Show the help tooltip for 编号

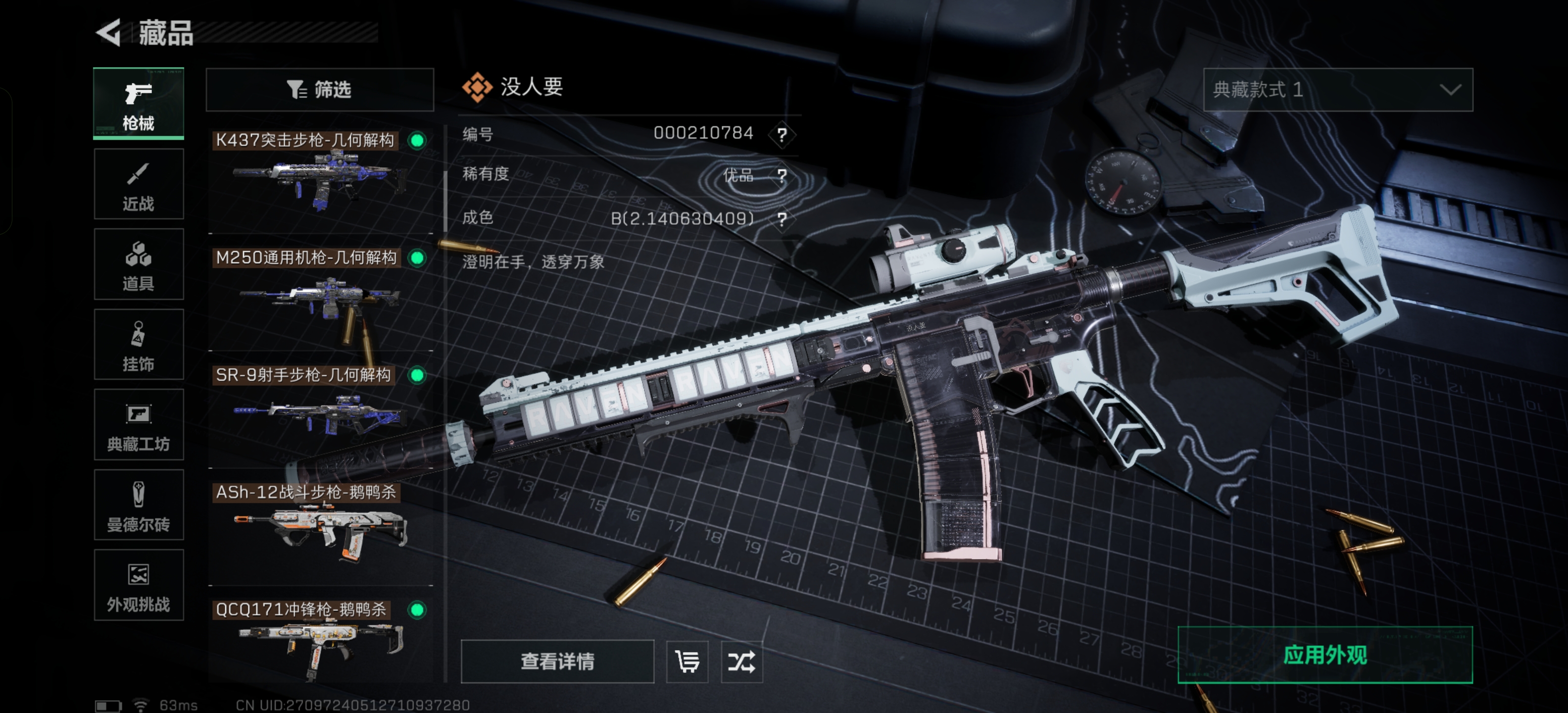782,134
